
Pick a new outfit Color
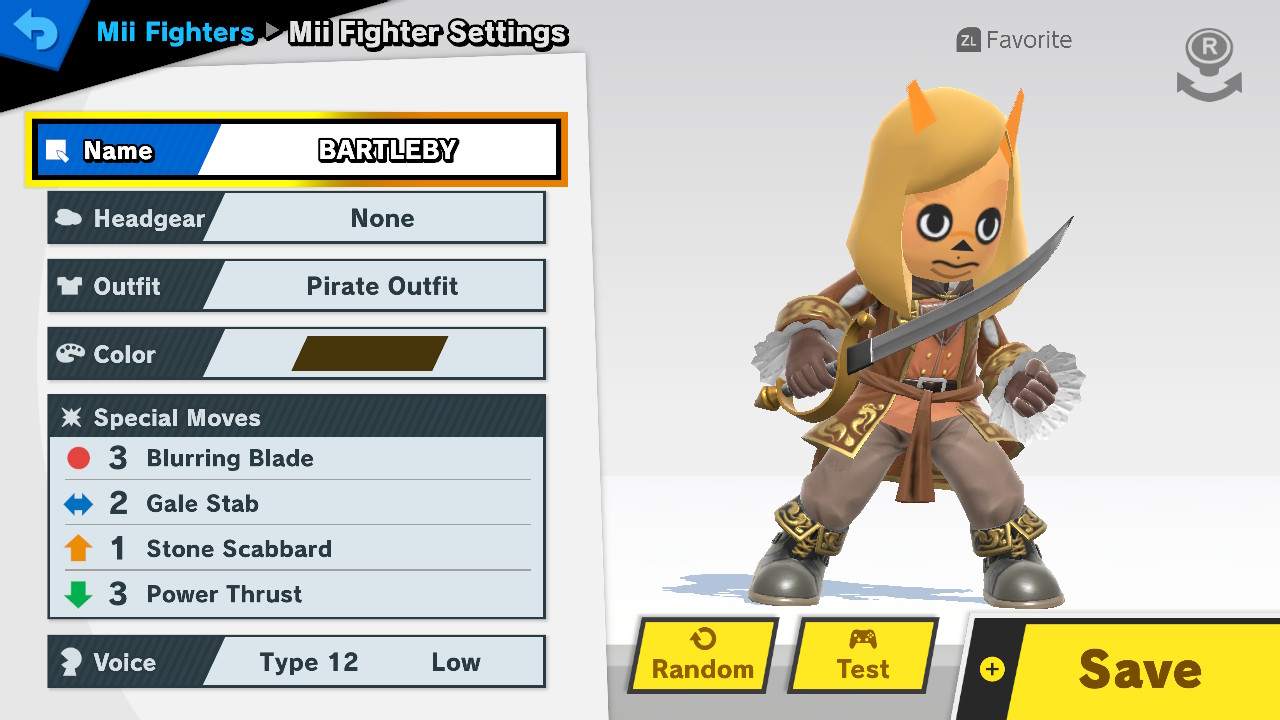(x=297, y=354)
